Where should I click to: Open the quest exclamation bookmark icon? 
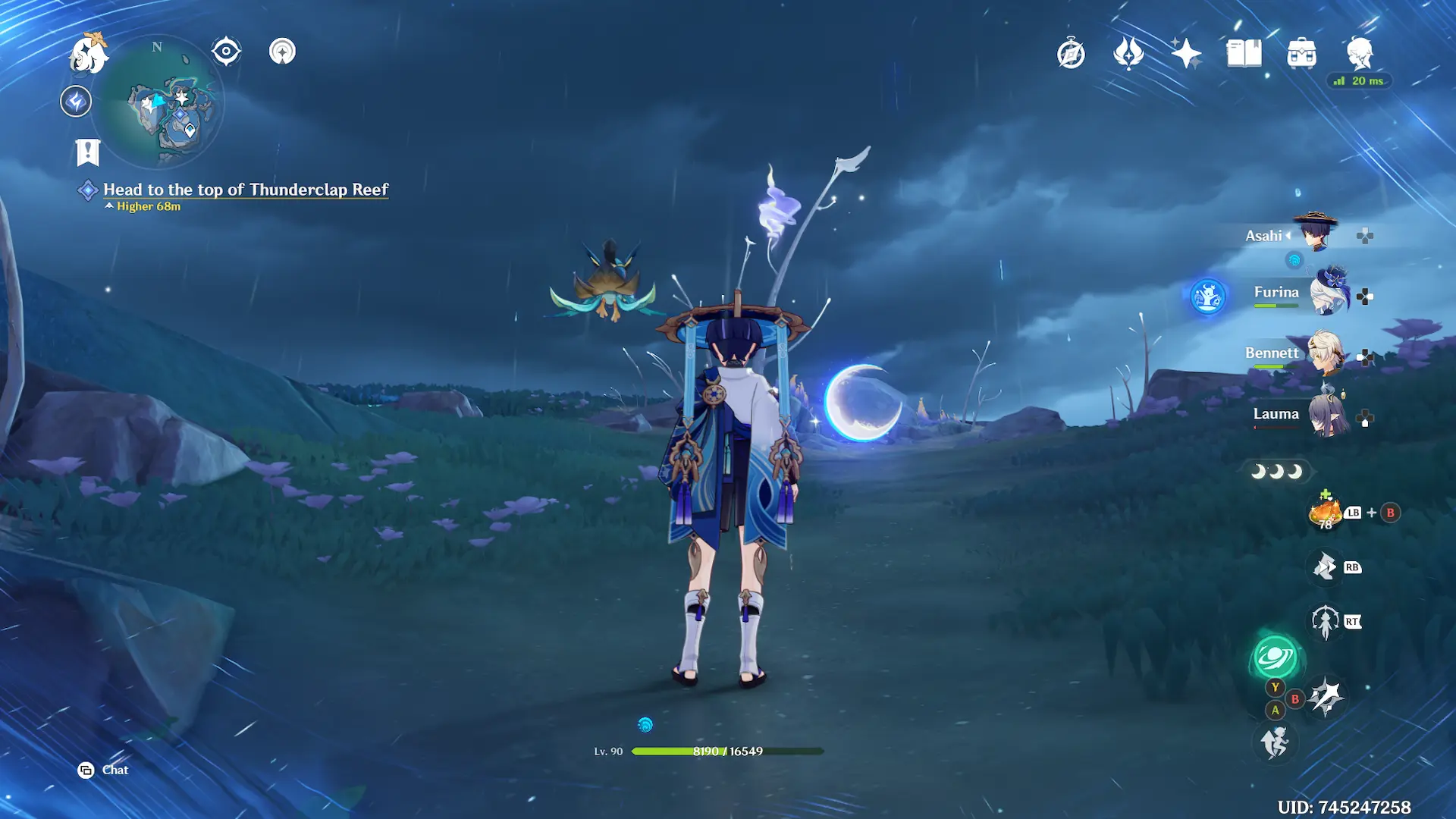(88, 152)
